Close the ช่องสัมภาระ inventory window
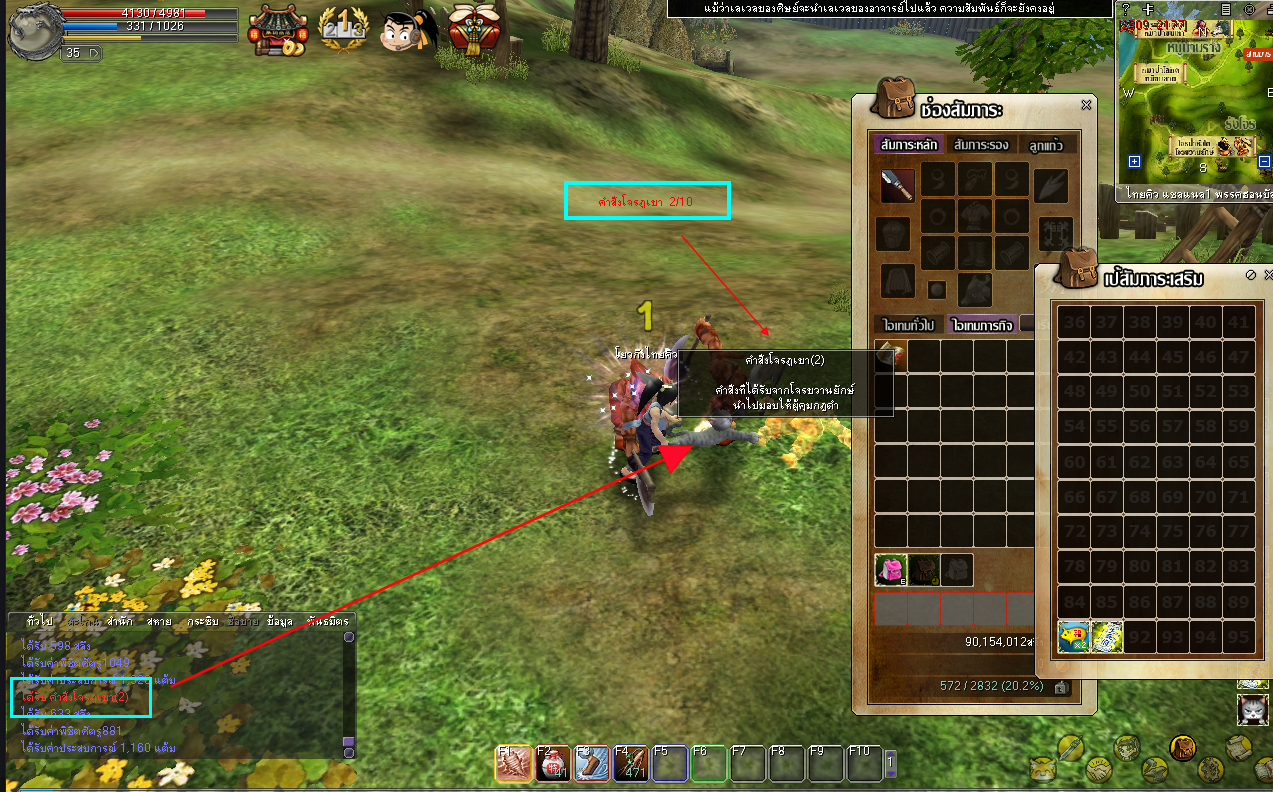 tap(1086, 105)
